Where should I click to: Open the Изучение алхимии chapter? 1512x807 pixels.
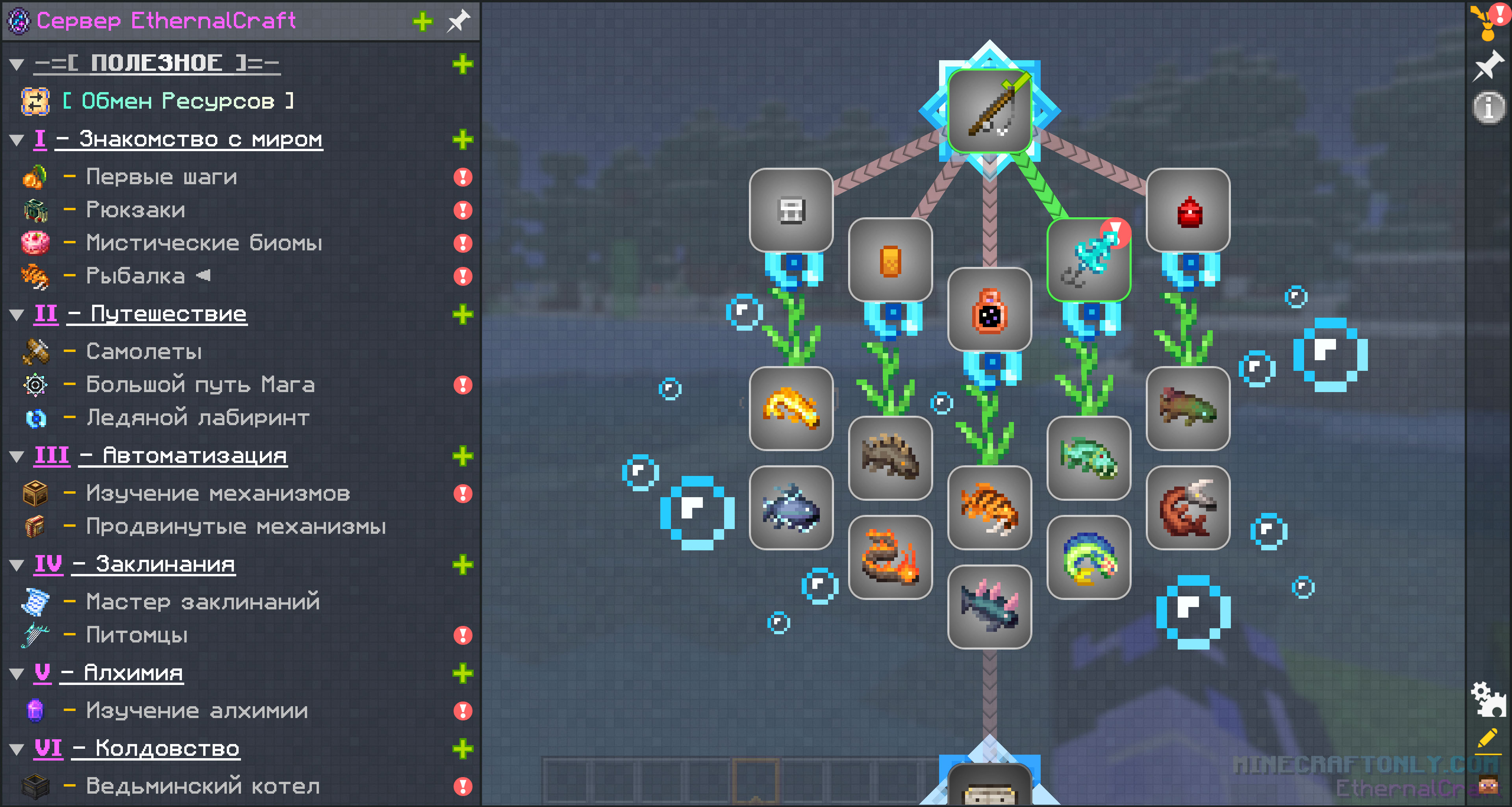click(x=196, y=710)
